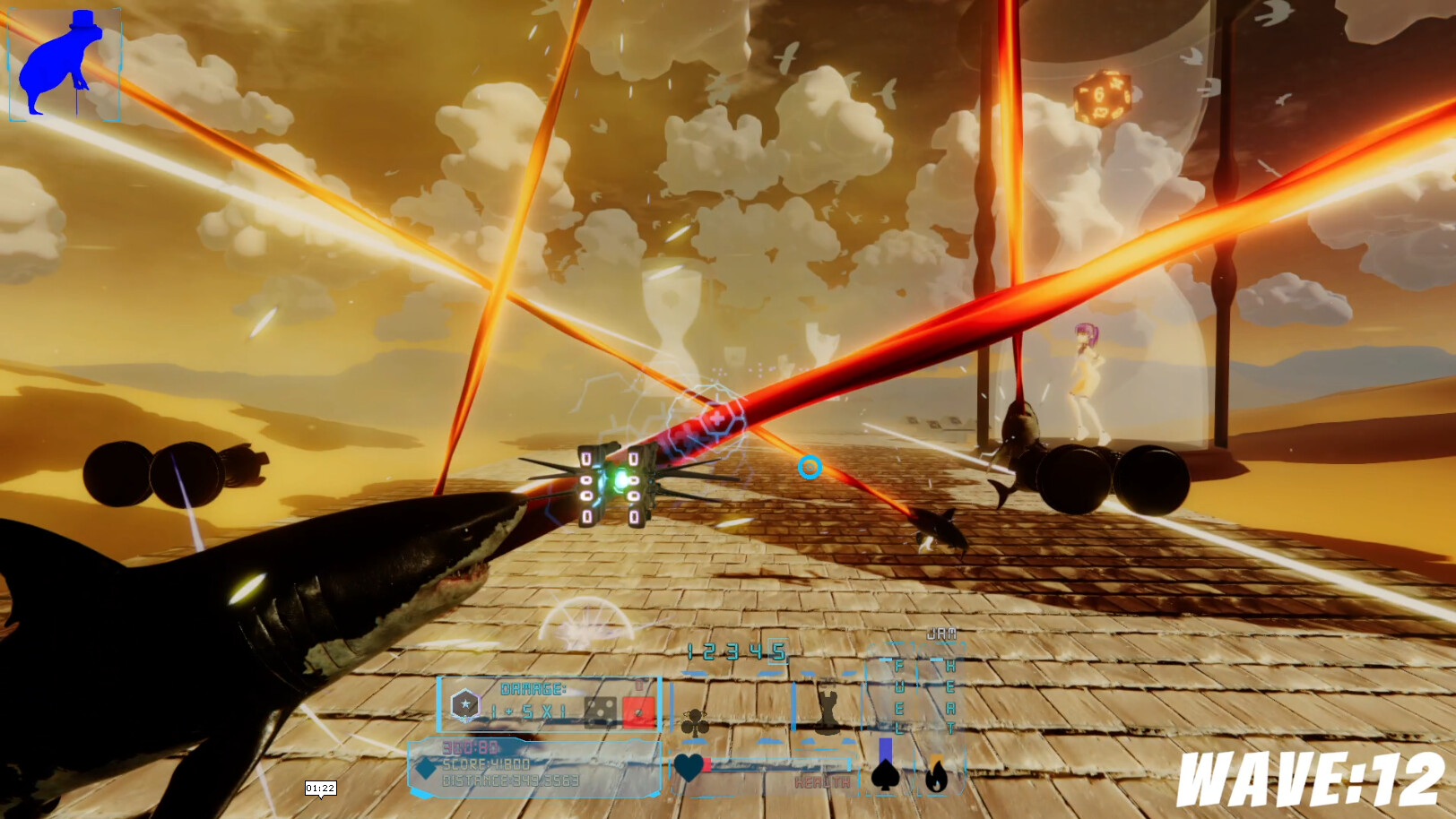Select the hexagonal star badge beside DAMAGE
Screen dimensions: 1456x819
[464, 703]
